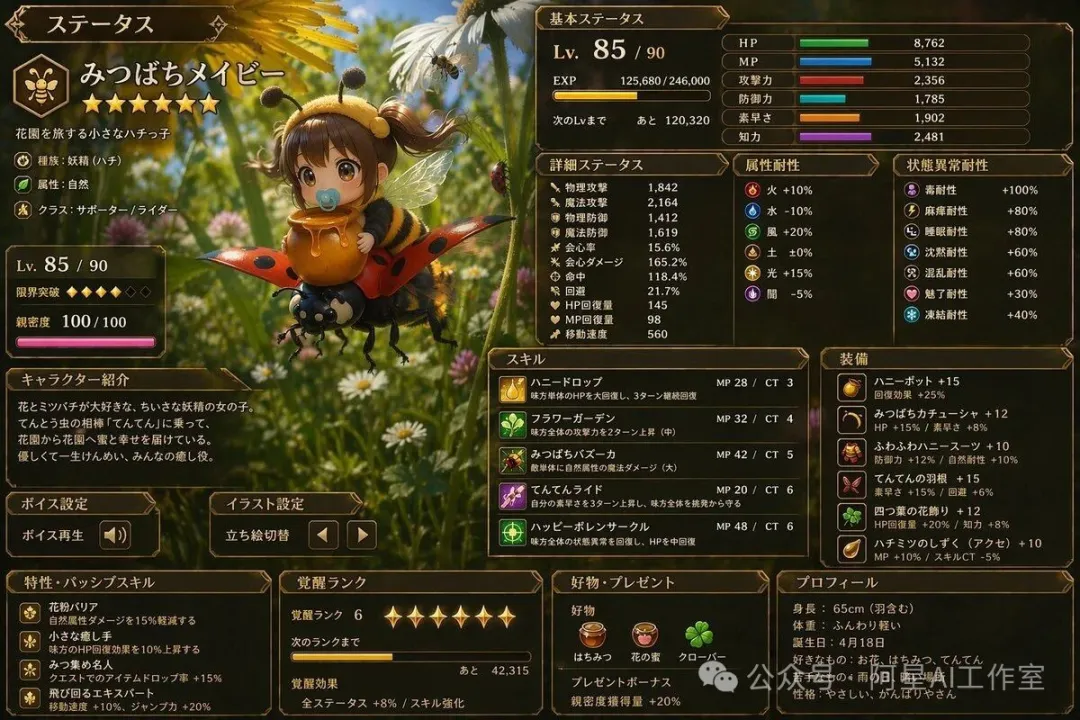Switch to the previous illustration with left arrow
1080x720 pixels.
pyautogui.click(x=322, y=535)
